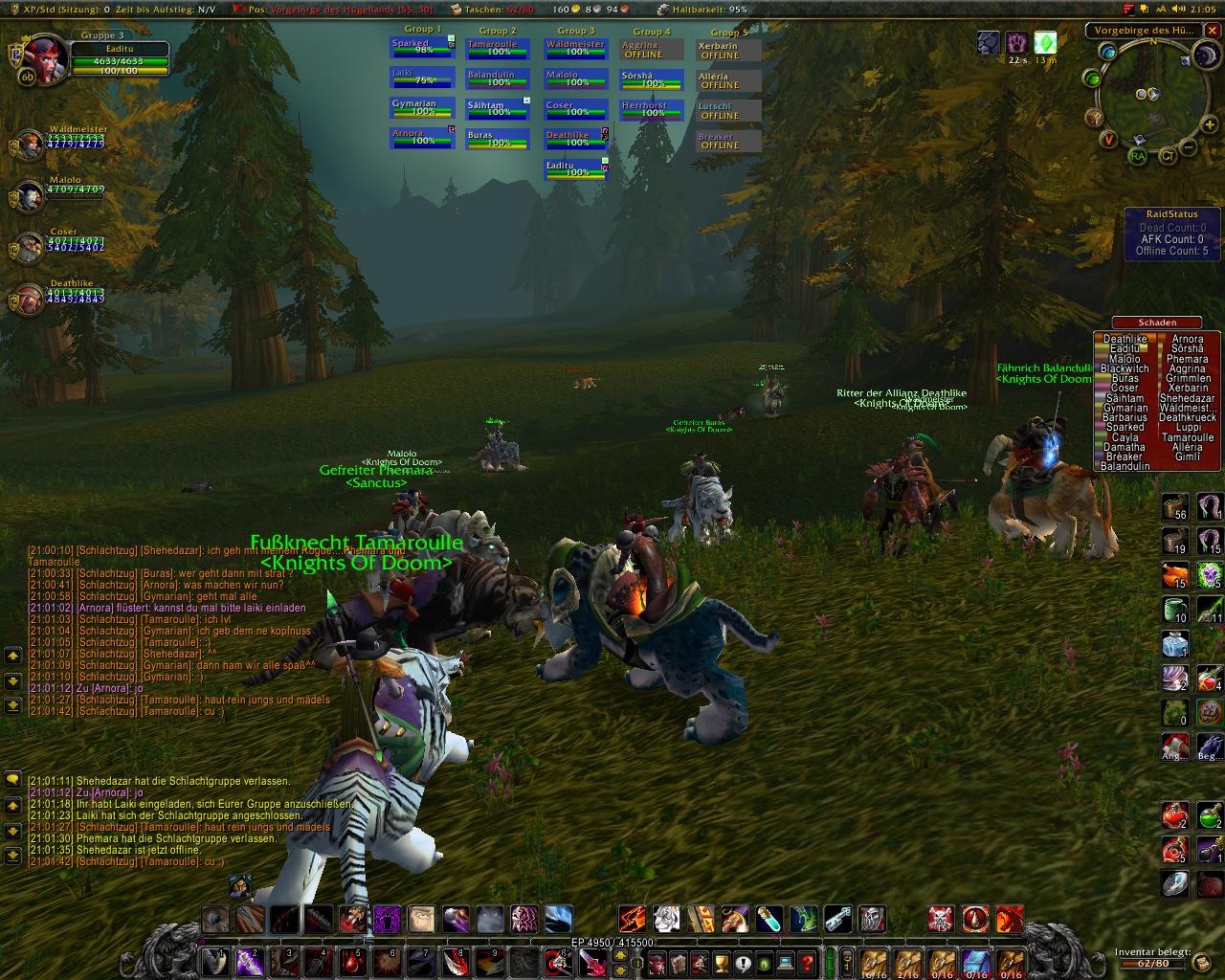
Task: Close the minimap with the X button
Action: [x=1212, y=31]
